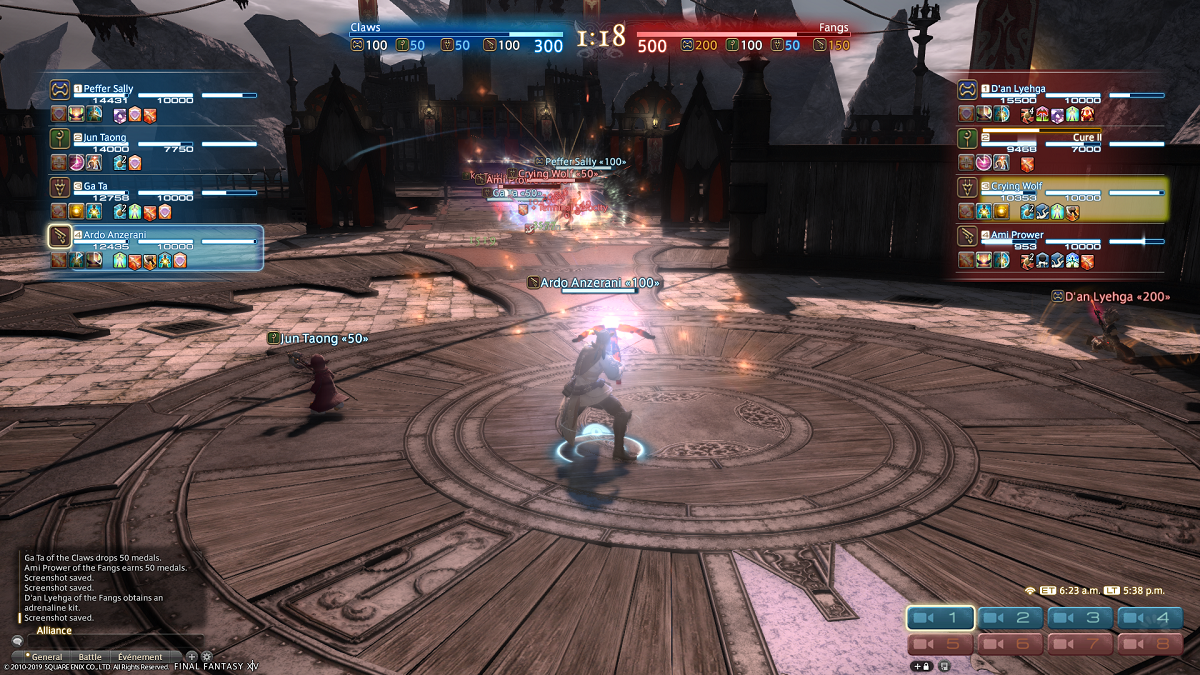Toggle the camera lock icon
Screen dimensions: 1200x675
coord(922,665)
